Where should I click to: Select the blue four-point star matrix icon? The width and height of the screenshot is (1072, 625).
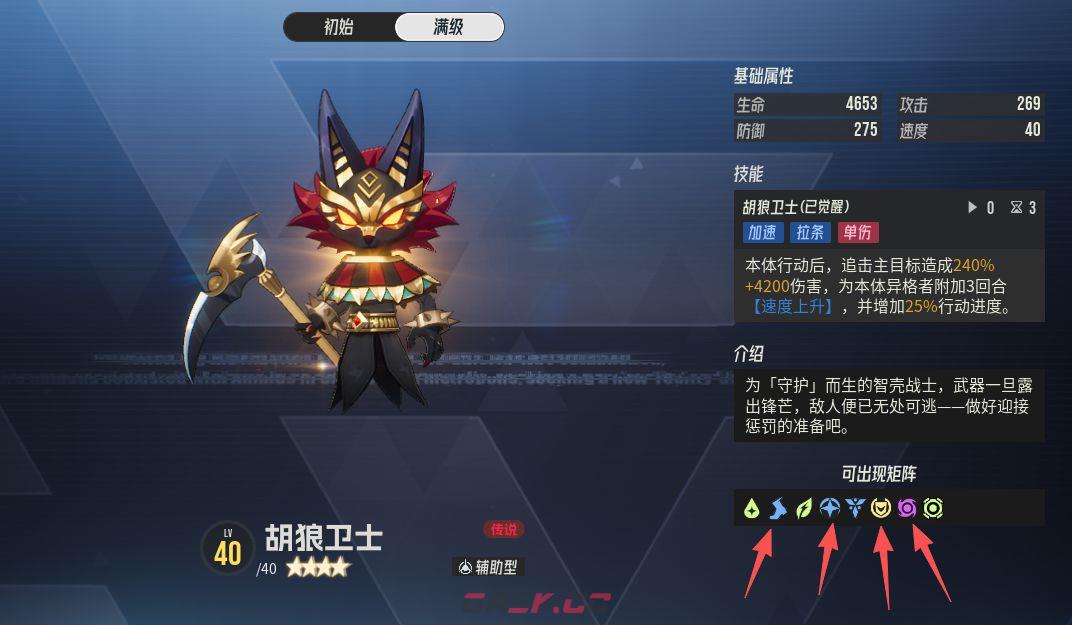829,509
